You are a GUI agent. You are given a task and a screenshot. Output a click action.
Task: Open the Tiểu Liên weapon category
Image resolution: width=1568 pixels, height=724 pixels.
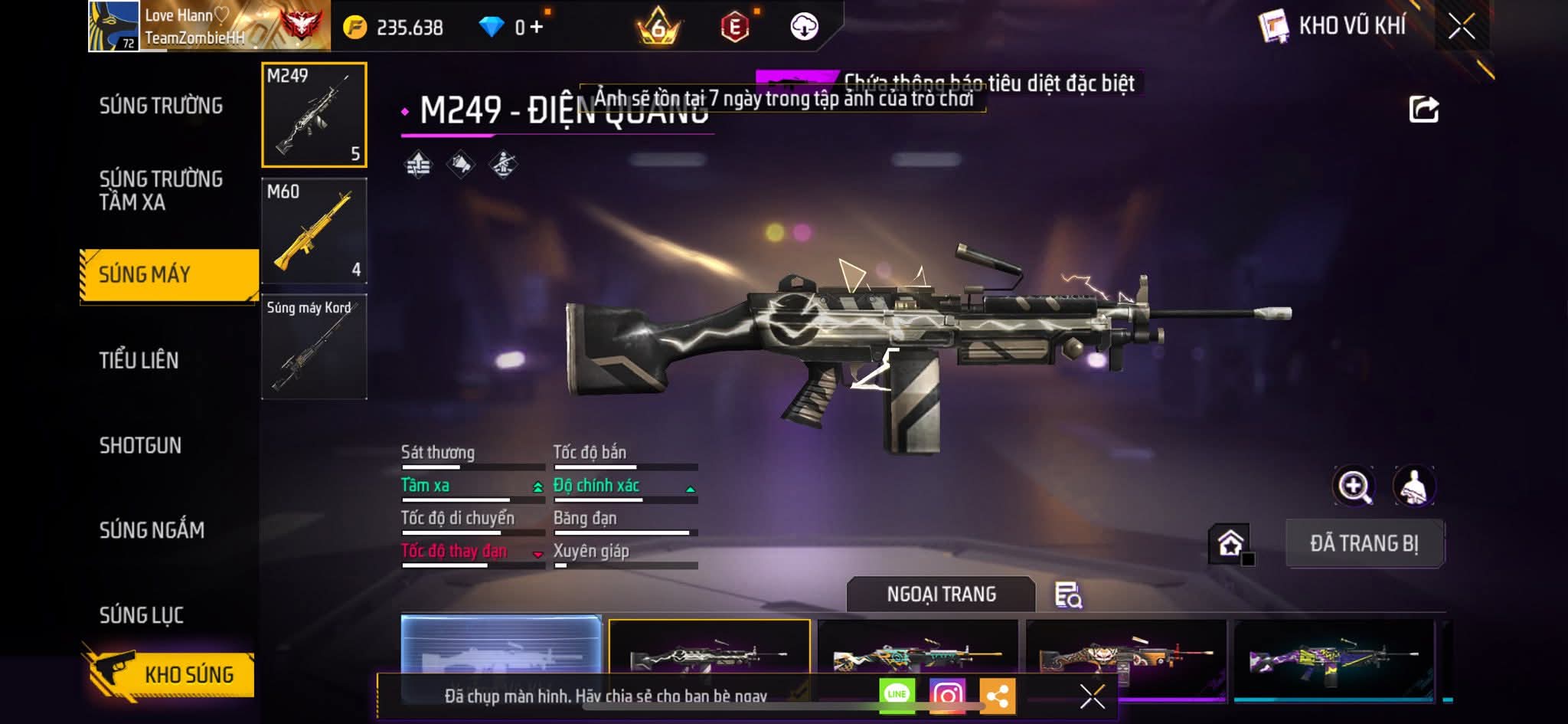pos(139,360)
